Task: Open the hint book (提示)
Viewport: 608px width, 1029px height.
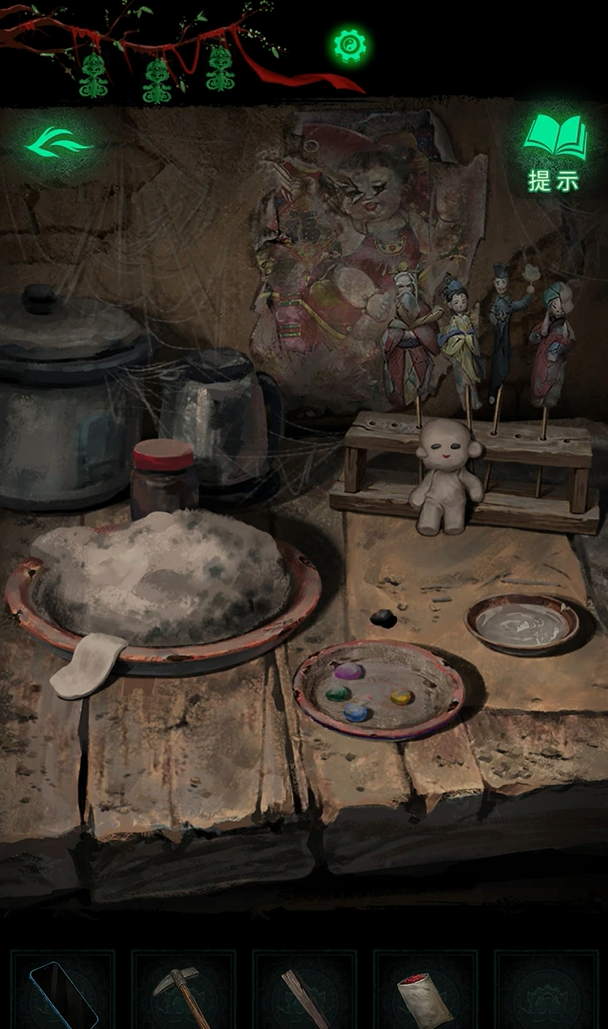Action: click(x=555, y=150)
